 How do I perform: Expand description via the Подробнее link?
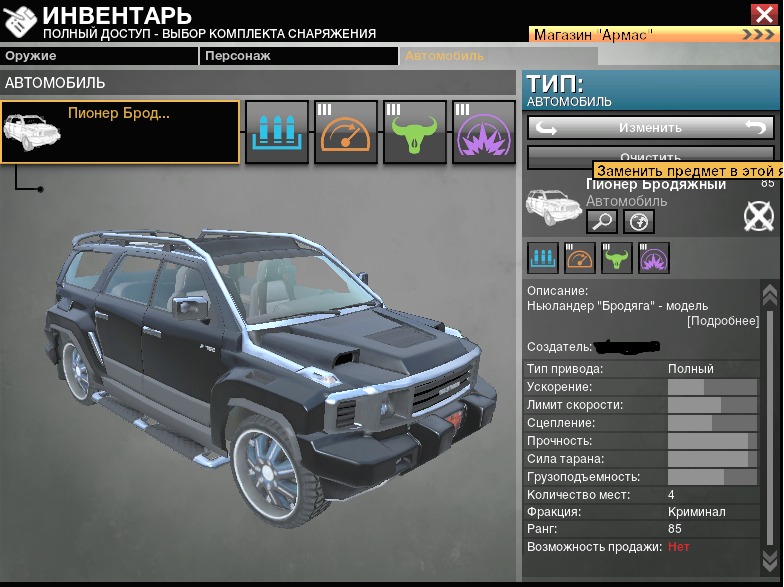[x=722, y=321]
